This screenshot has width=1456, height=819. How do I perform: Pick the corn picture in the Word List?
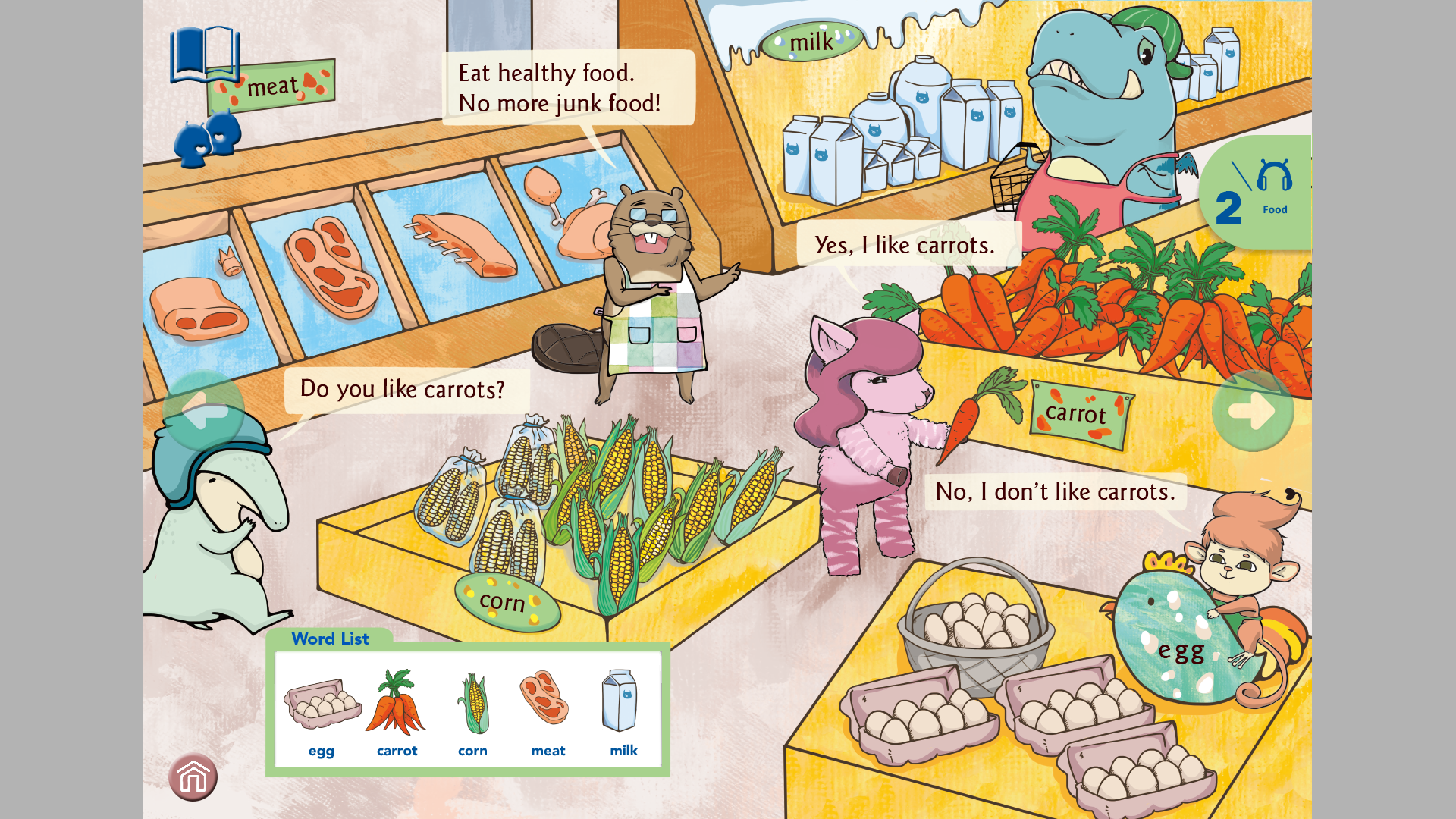point(472,703)
